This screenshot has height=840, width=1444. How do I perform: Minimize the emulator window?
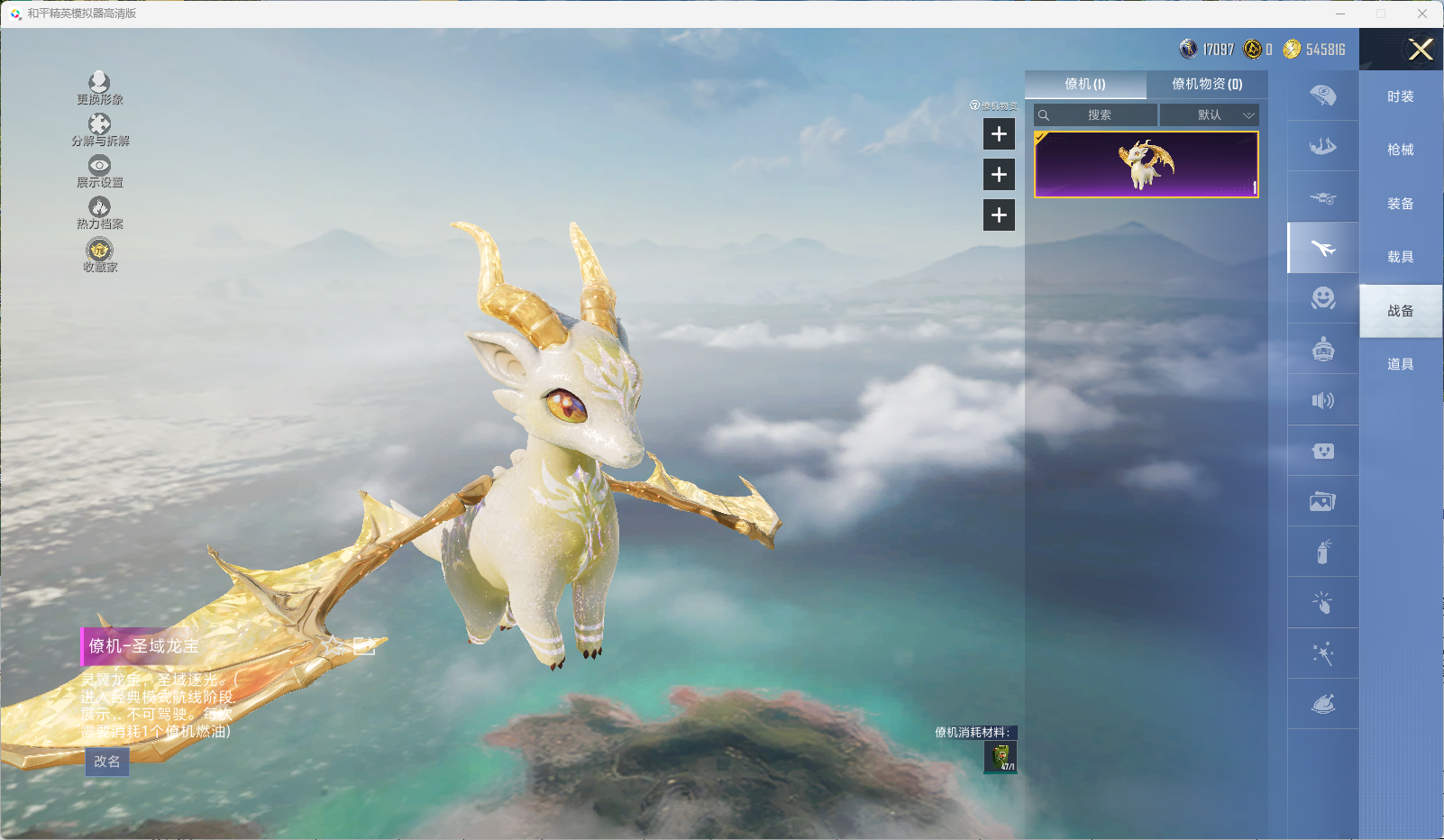coord(1340,14)
